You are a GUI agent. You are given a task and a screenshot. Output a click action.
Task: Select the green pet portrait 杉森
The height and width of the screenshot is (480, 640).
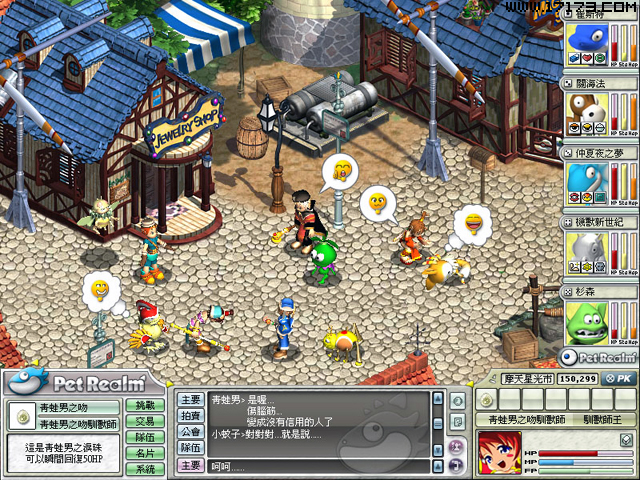coord(589,320)
